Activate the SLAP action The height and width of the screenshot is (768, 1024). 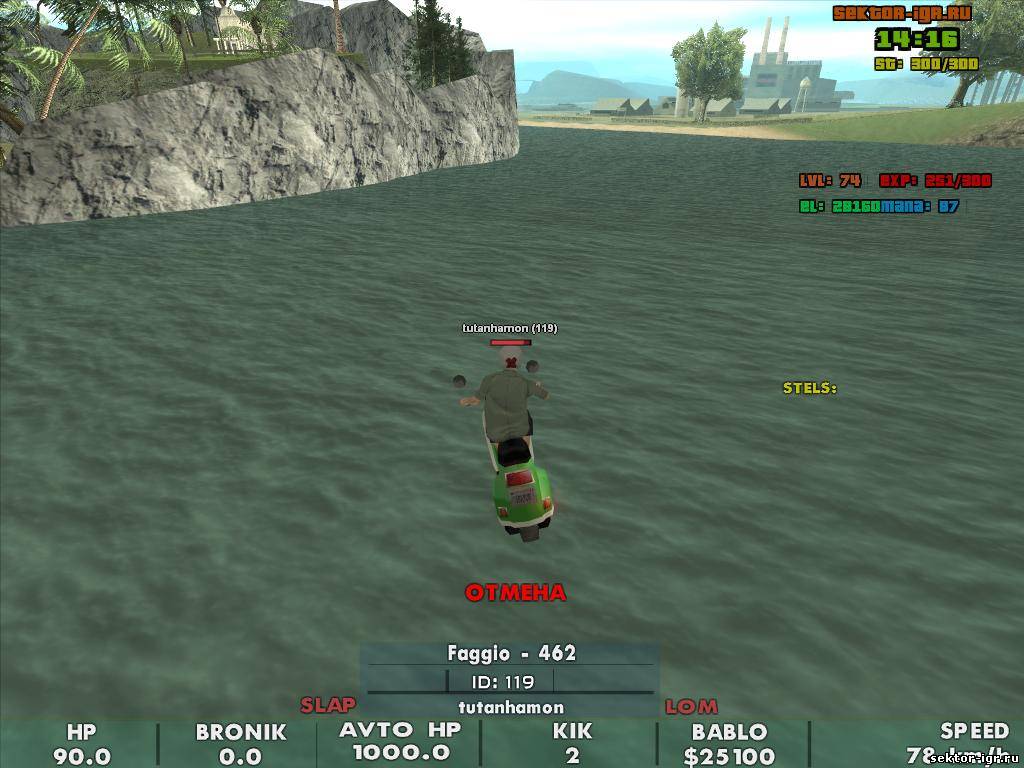click(x=328, y=705)
